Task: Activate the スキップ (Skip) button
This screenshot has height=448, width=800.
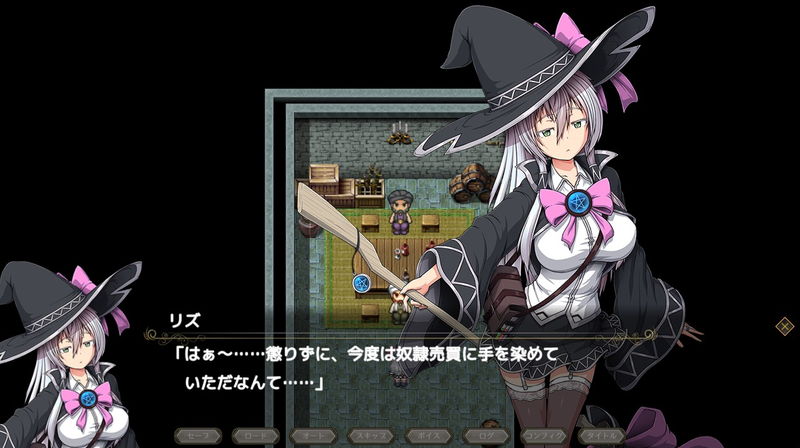Action: tap(371, 436)
